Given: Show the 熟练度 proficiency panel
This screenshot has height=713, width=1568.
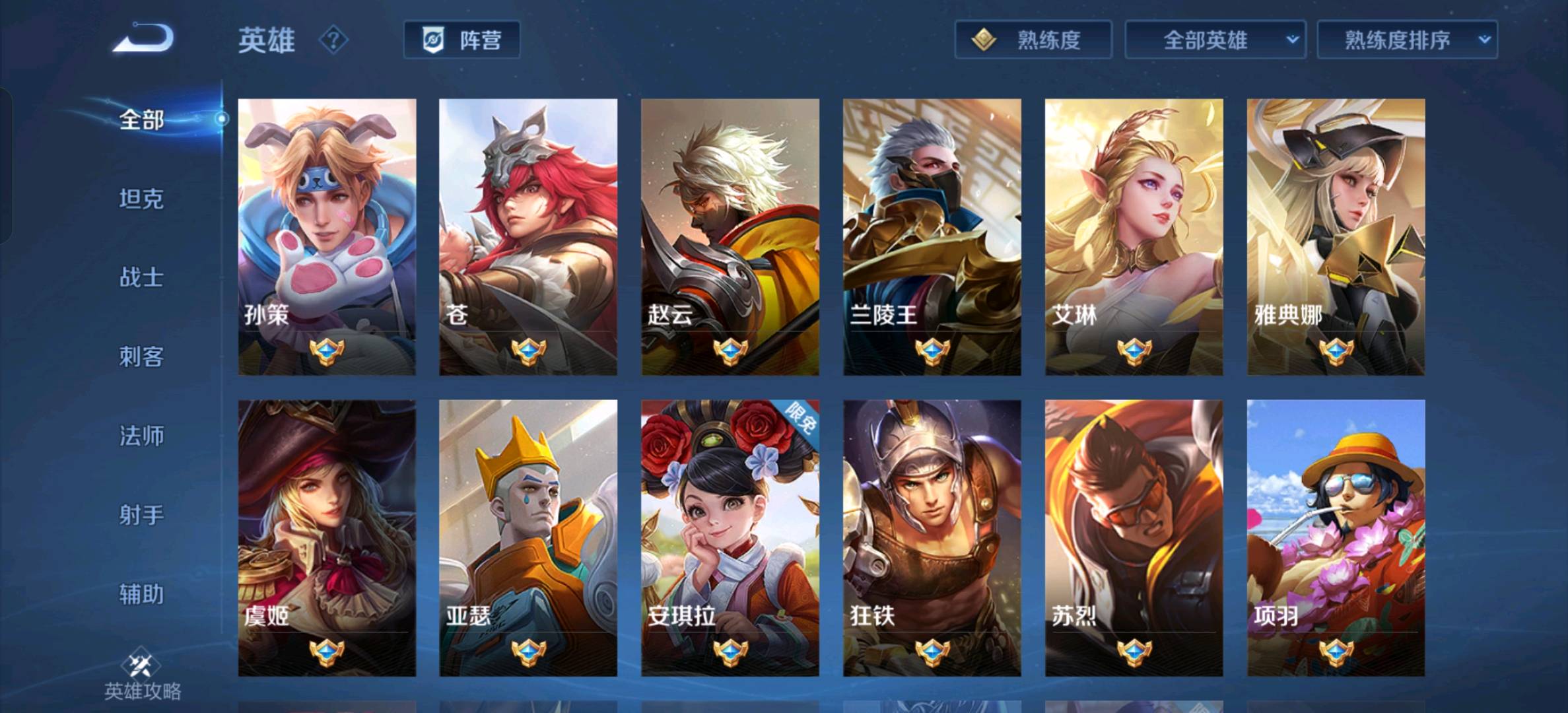Looking at the screenshot, I should point(1033,40).
